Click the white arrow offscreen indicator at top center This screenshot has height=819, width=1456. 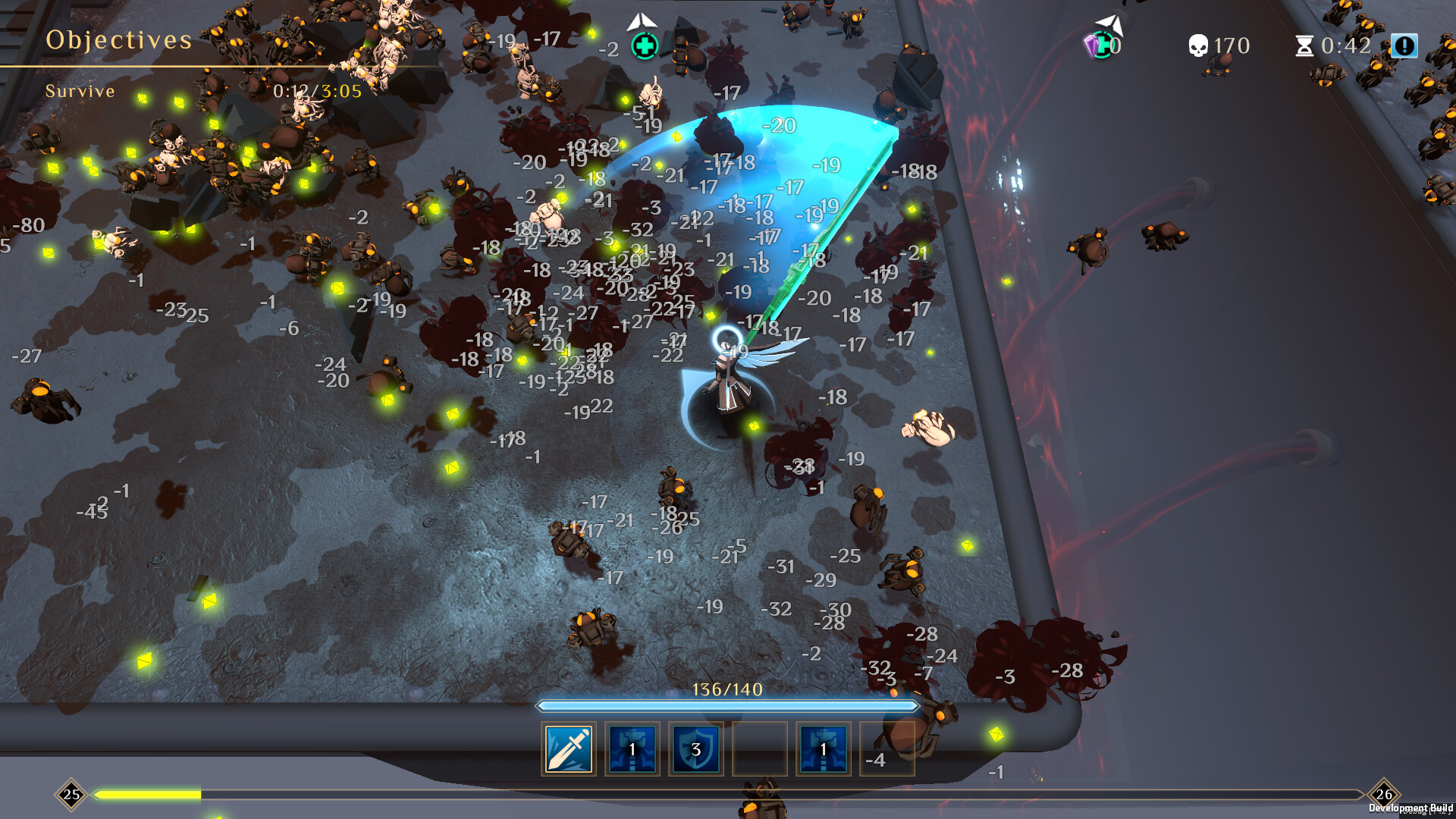[643, 20]
